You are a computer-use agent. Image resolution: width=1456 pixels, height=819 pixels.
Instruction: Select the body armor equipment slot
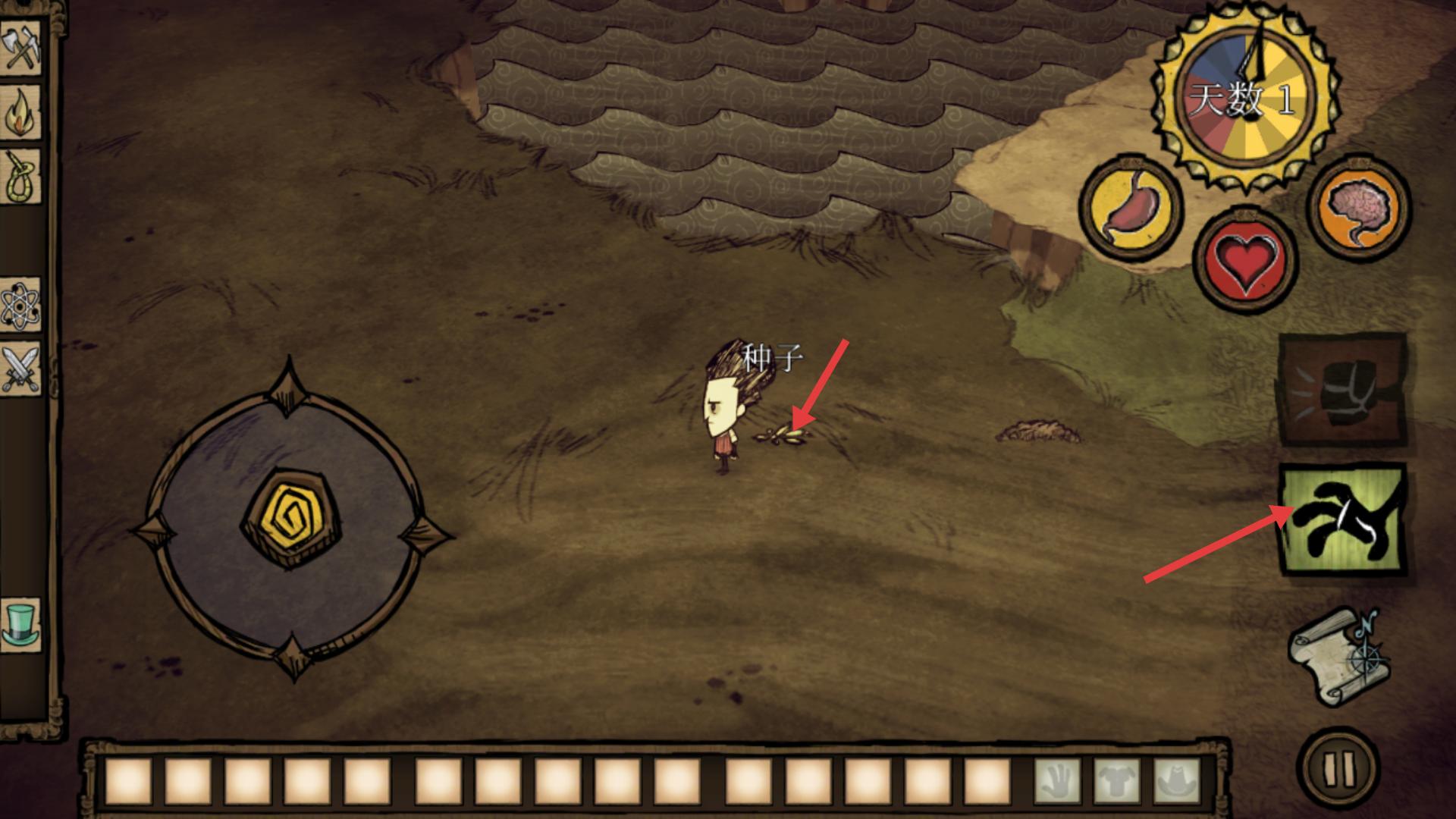click(1117, 781)
